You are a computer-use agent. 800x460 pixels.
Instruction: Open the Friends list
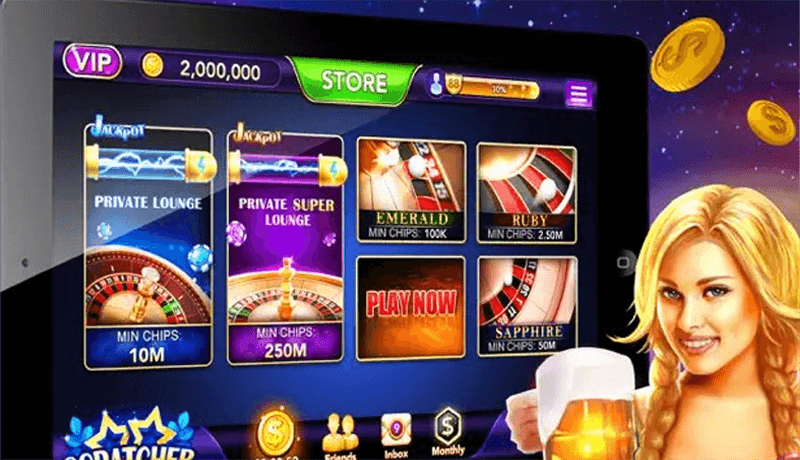pyautogui.click(x=340, y=432)
